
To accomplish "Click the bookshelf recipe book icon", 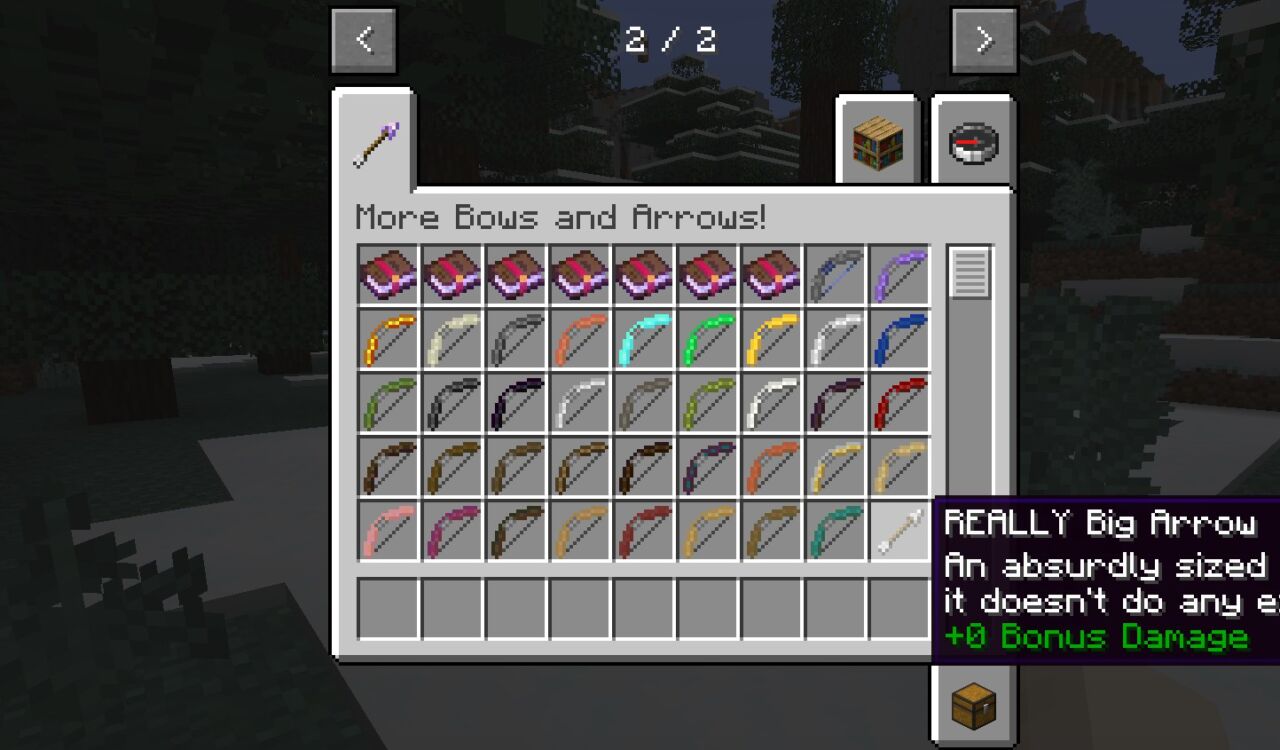I will 876,142.
